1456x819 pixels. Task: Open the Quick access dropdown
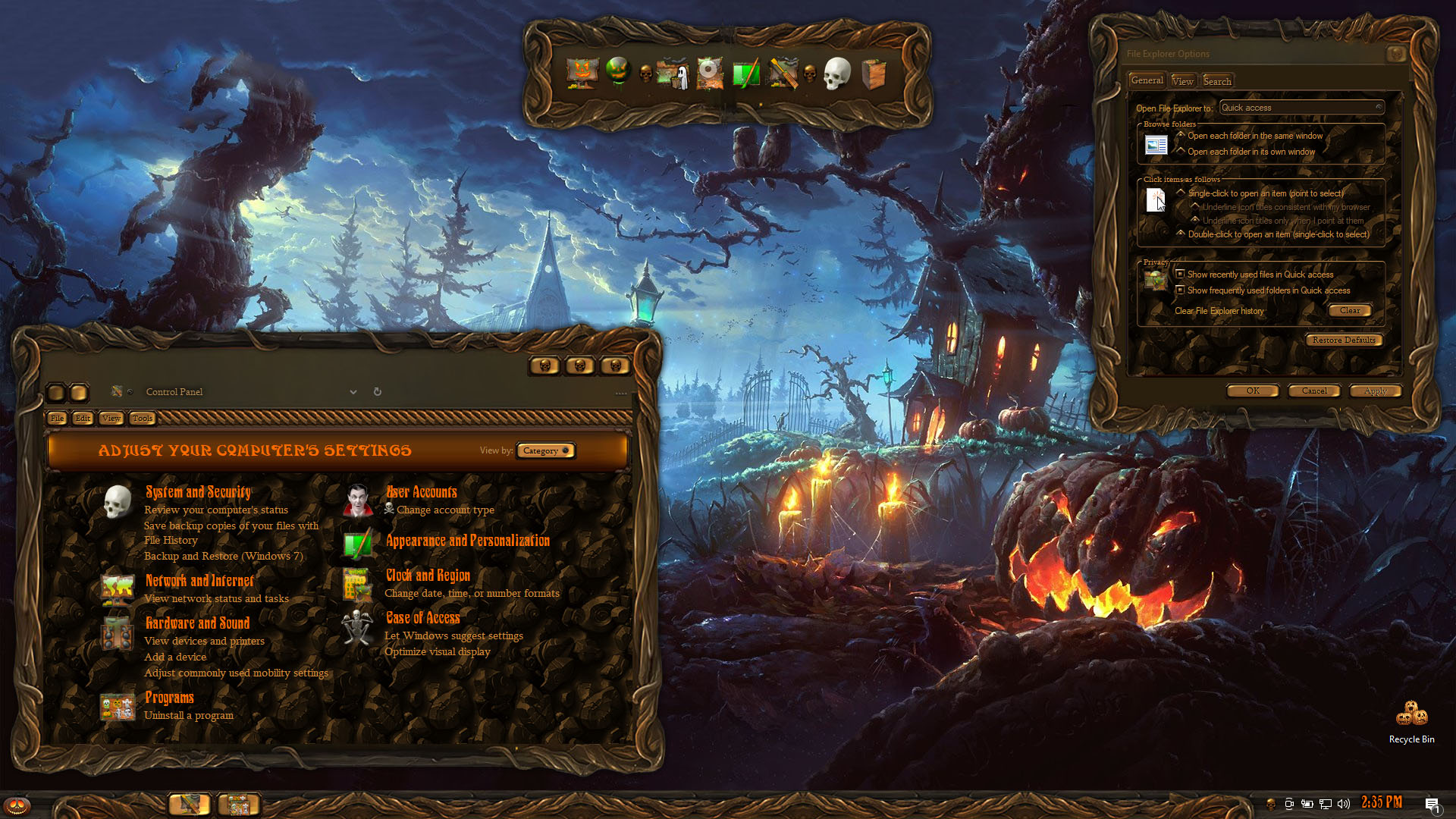[x=1301, y=108]
